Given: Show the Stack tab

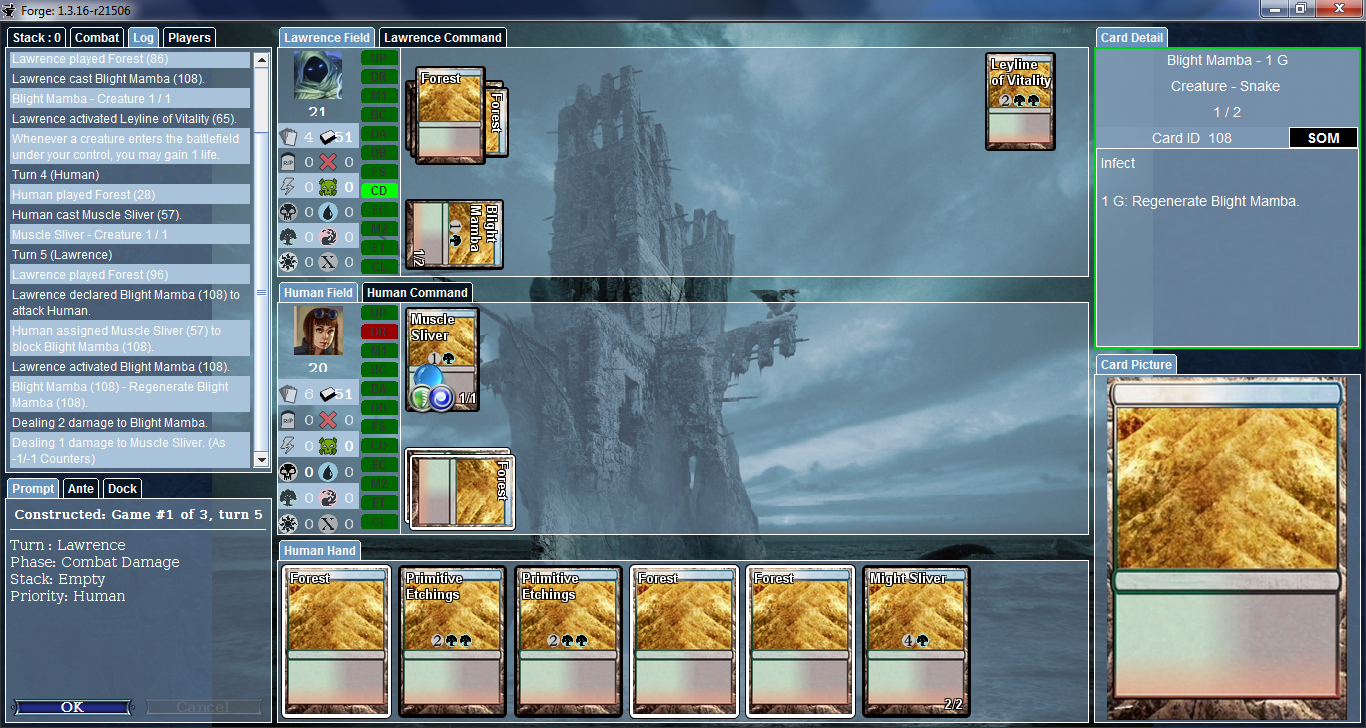Looking at the screenshot, I should pos(38,38).
